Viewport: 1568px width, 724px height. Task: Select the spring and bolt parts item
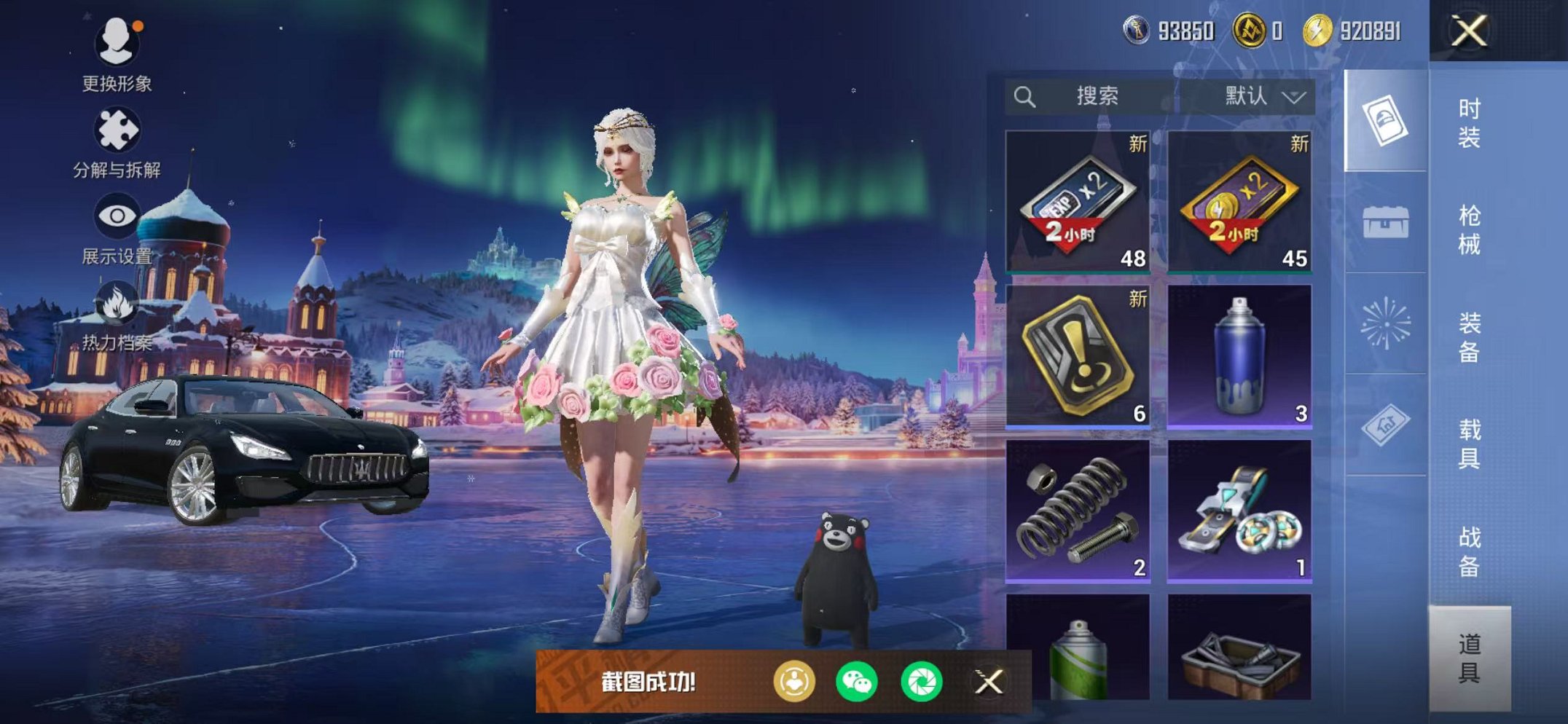[x=1078, y=511]
